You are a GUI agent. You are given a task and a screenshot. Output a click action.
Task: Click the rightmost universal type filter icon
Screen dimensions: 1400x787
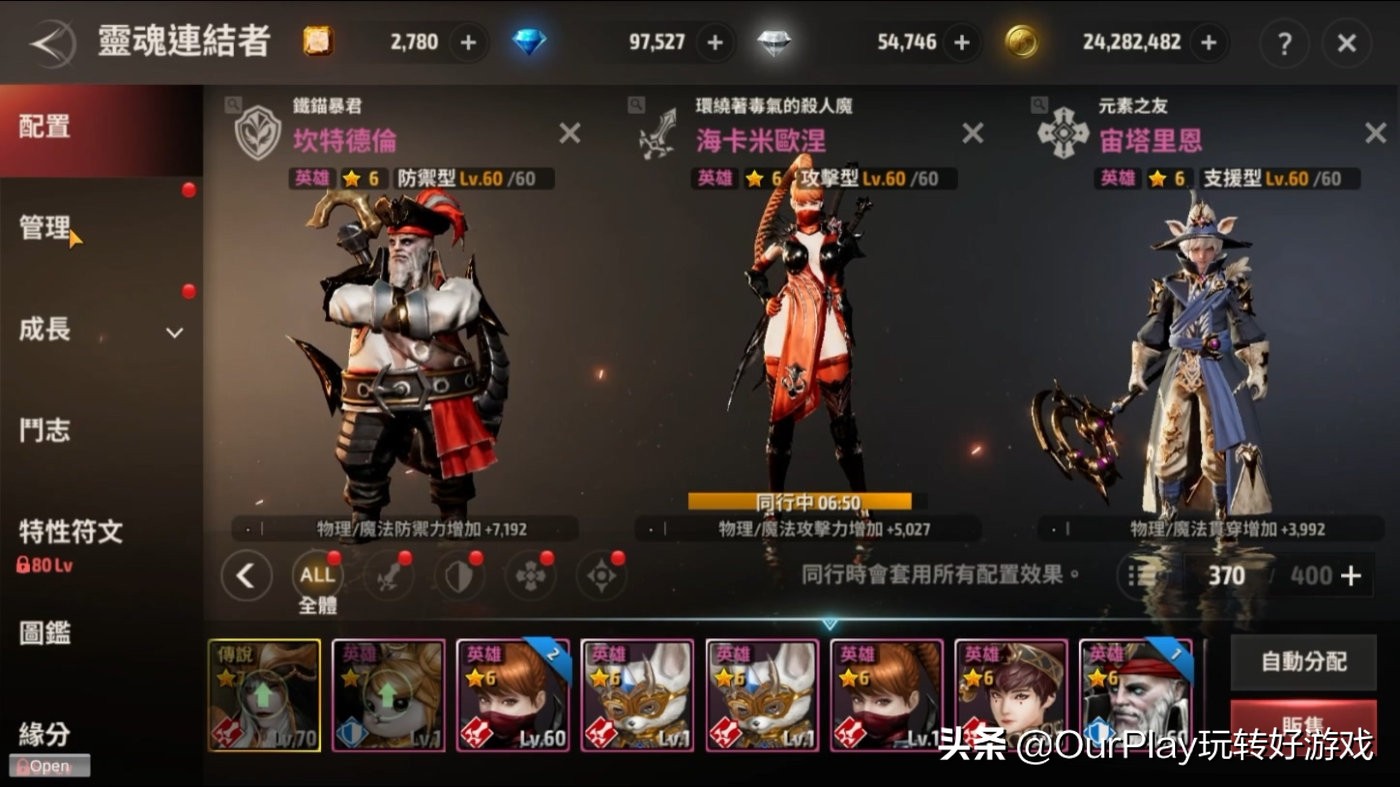tap(600, 577)
